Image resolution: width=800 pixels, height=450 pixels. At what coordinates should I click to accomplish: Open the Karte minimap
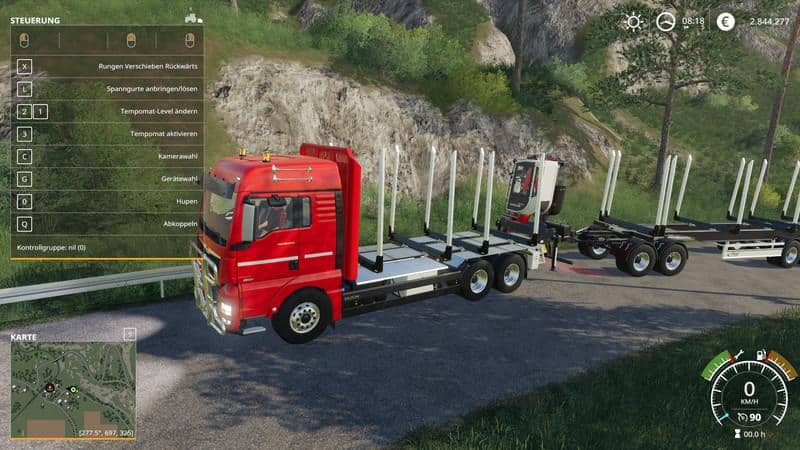point(72,391)
